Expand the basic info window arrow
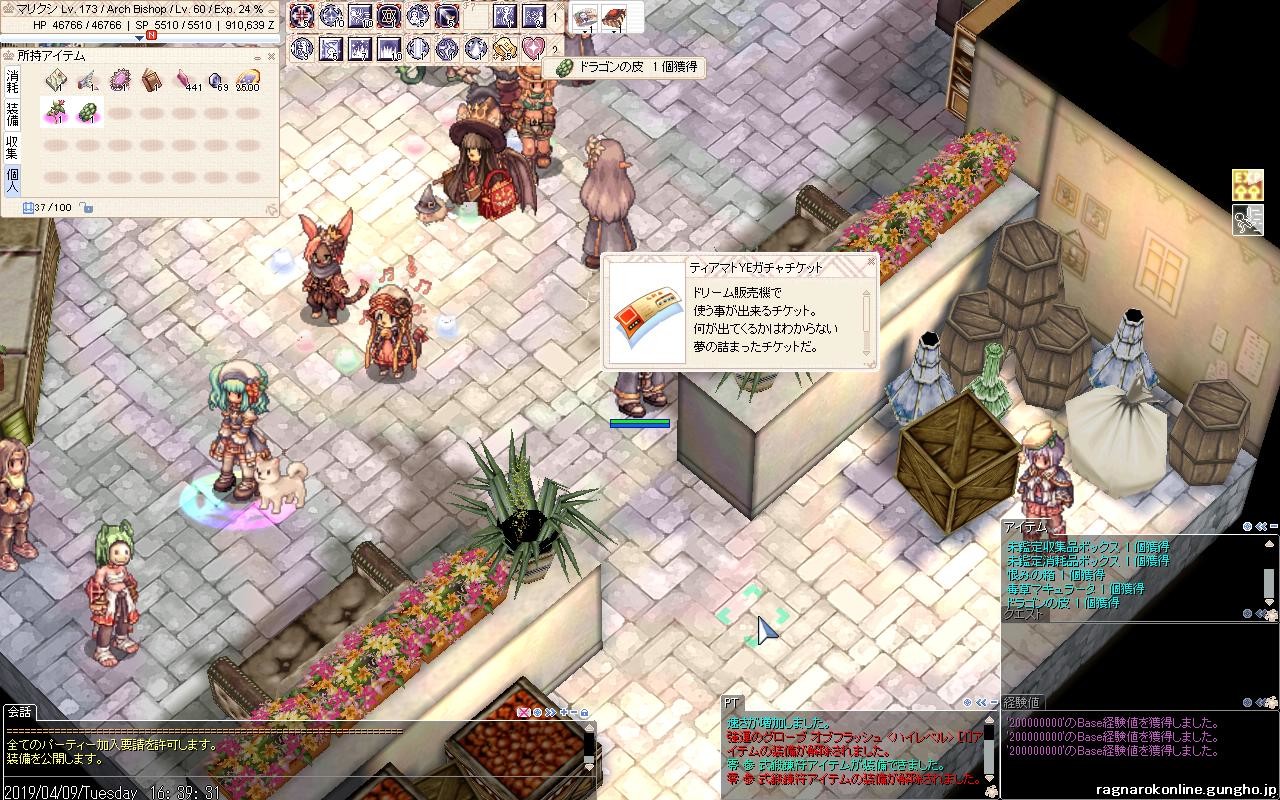This screenshot has width=1280, height=800. tap(139, 39)
